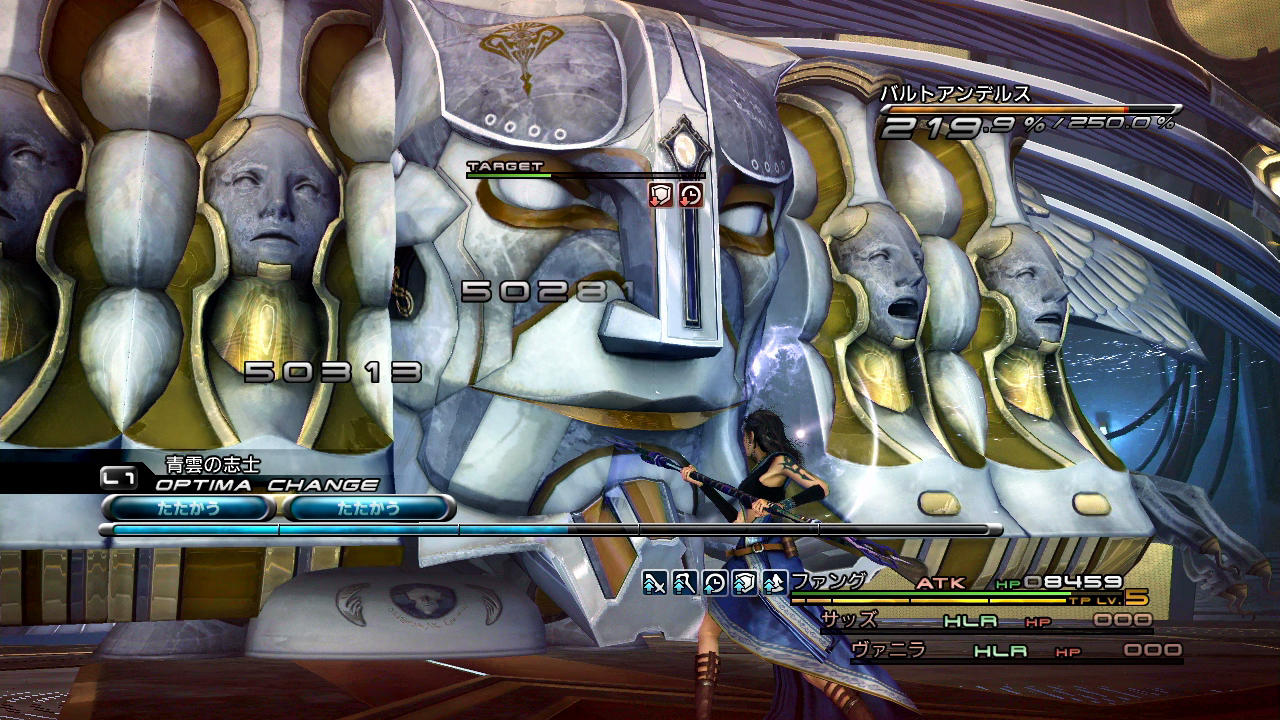Click the Haste clock buff icon
This screenshot has height=720, width=1280.
pyautogui.click(x=713, y=583)
